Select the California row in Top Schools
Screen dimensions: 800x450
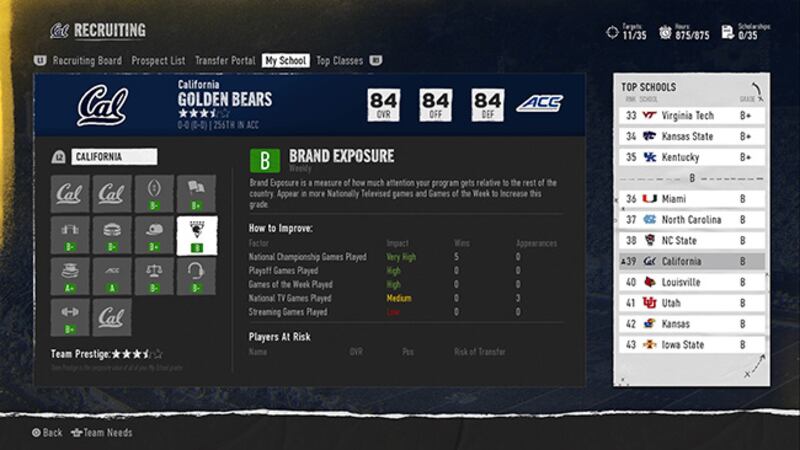[690, 262]
